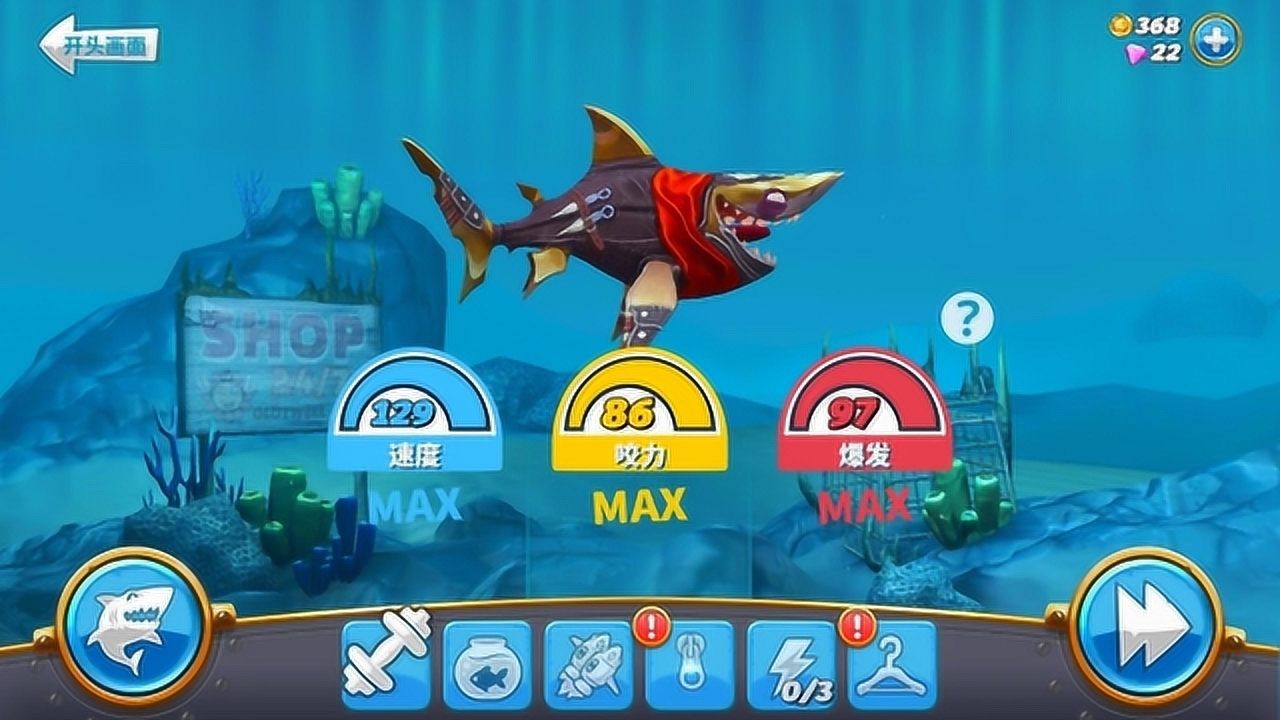Click the question mark help bubble

[x=967, y=320]
